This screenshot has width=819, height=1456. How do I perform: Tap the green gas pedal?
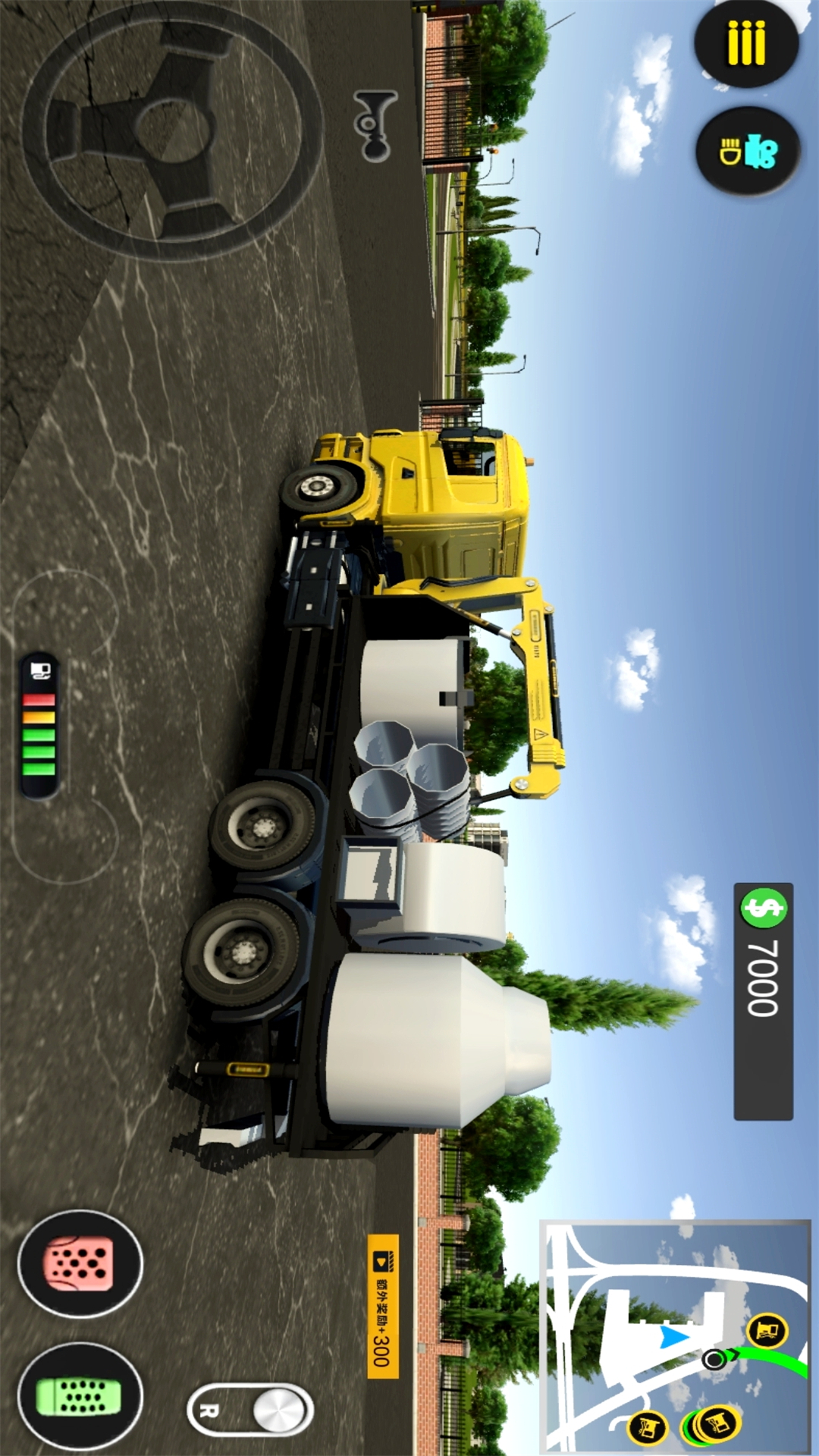80,1396
